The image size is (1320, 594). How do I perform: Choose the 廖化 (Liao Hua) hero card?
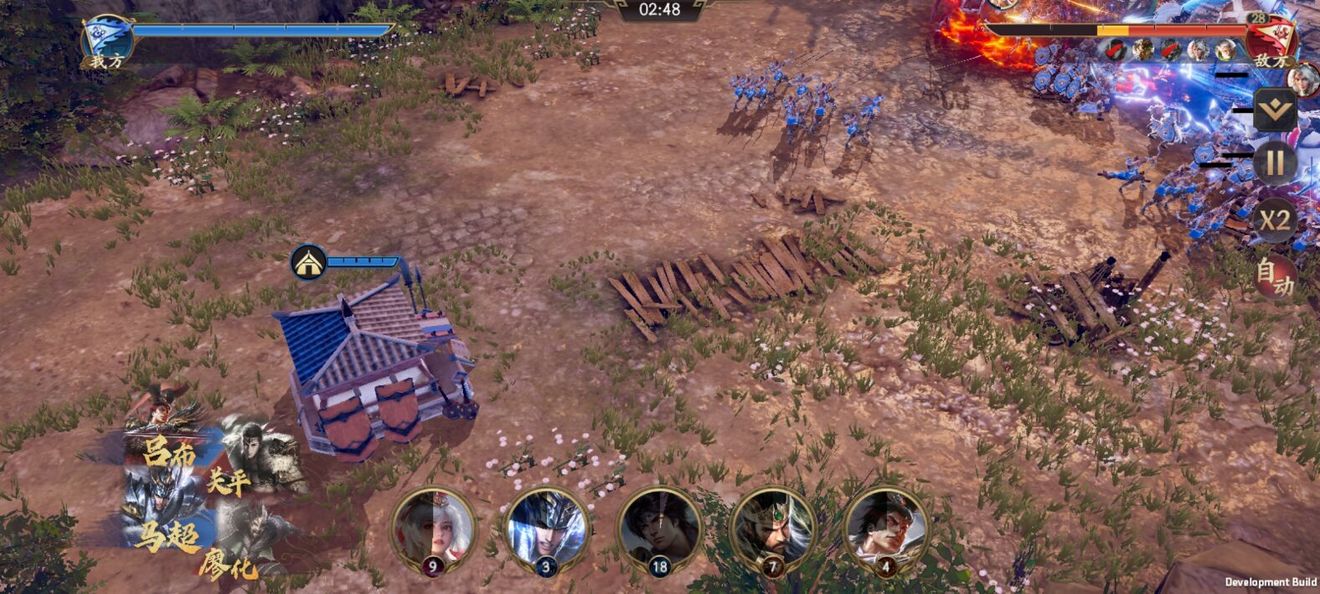250,545
